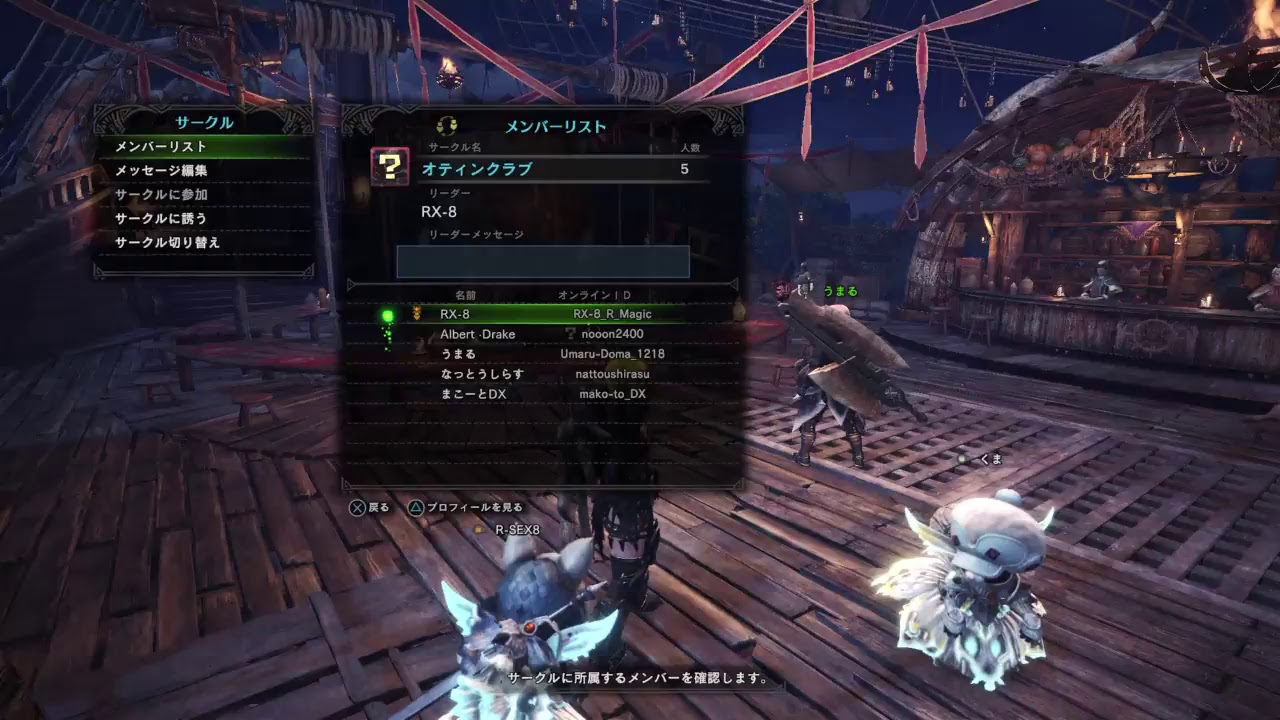
Task: Click the crown leader icon next to RX-8
Action: (x=419, y=313)
